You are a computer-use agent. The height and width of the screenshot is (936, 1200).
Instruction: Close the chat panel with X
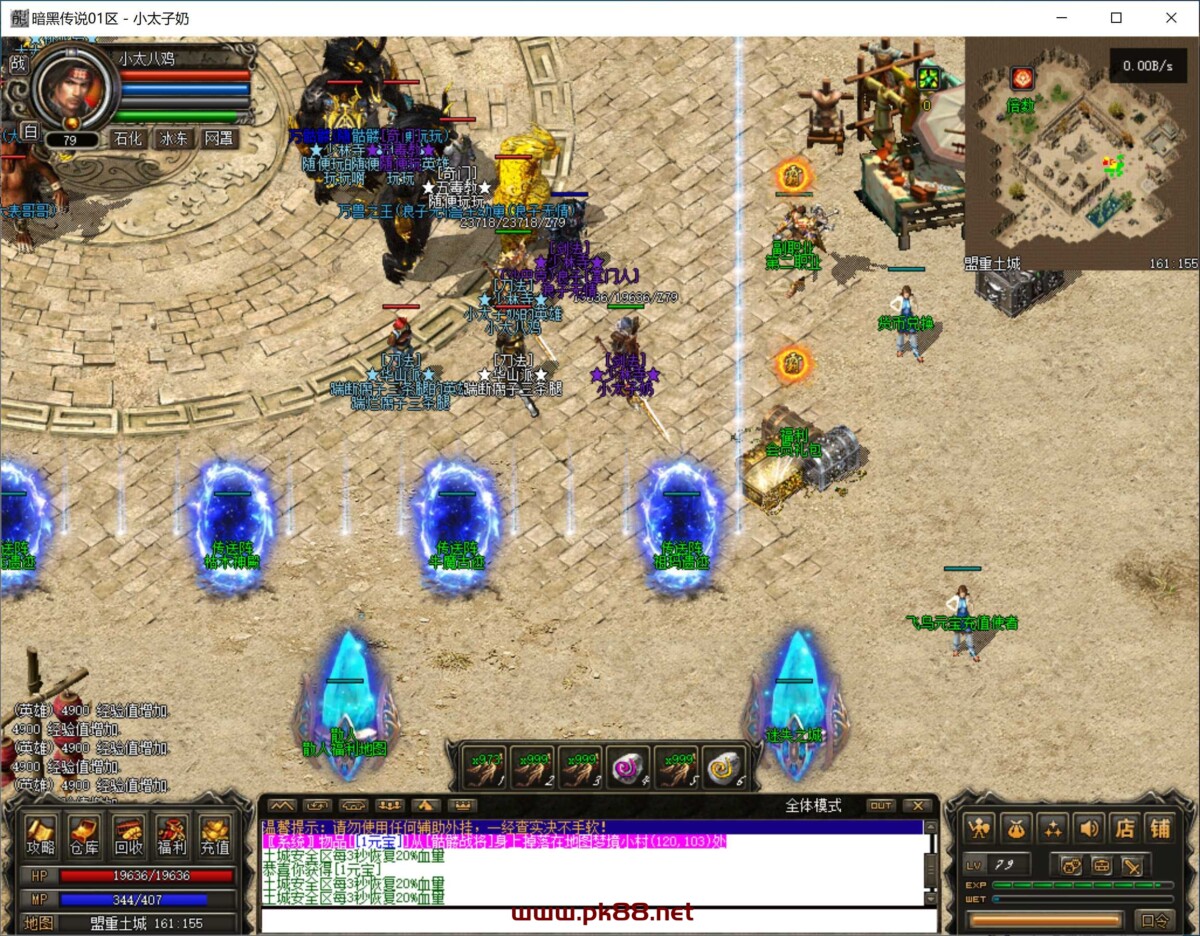[x=917, y=806]
